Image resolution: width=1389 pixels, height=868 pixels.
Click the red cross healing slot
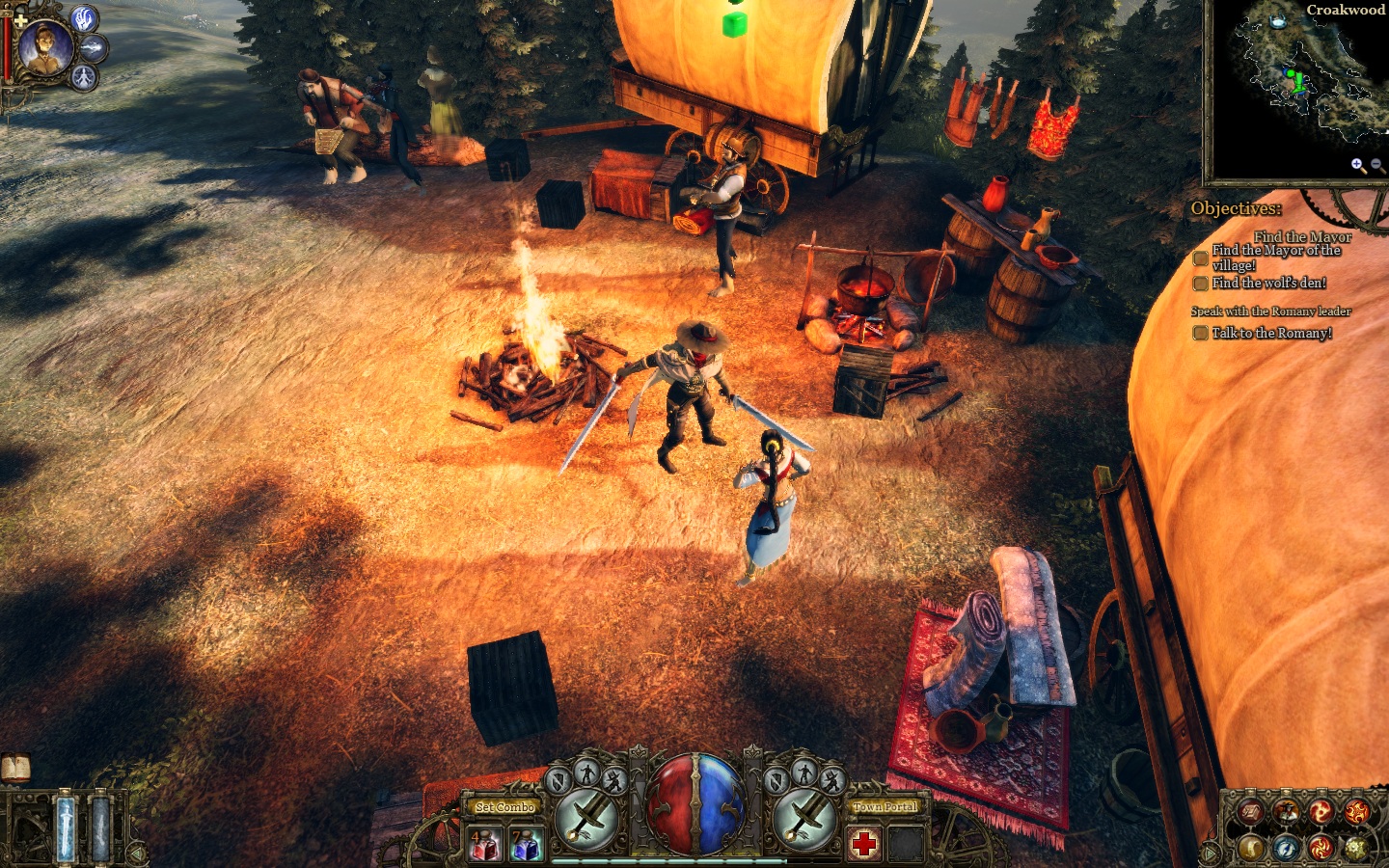point(864,844)
